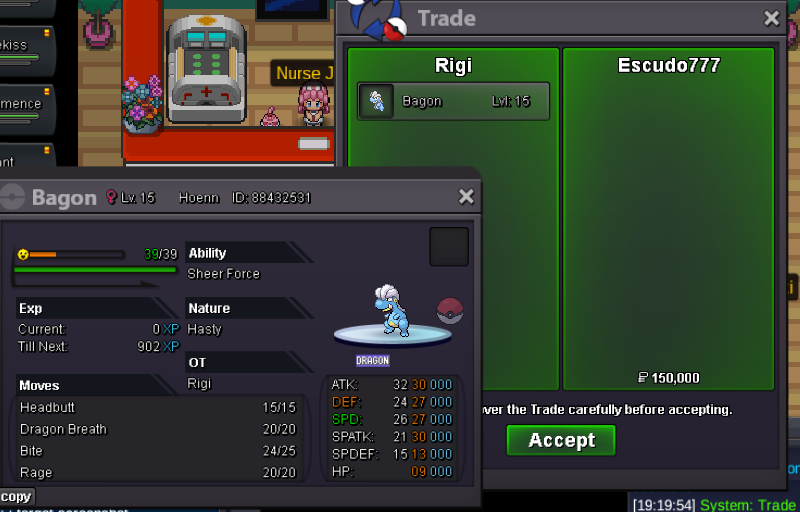800x512 pixels.
Task: Close the Trade window
Action: pos(771,18)
